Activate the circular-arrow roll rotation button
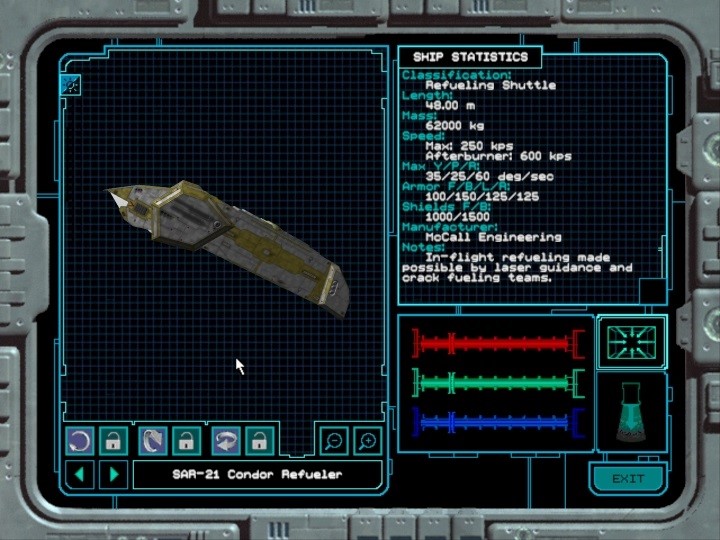This screenshot has width=720, height=540. (x=80, y=440)
